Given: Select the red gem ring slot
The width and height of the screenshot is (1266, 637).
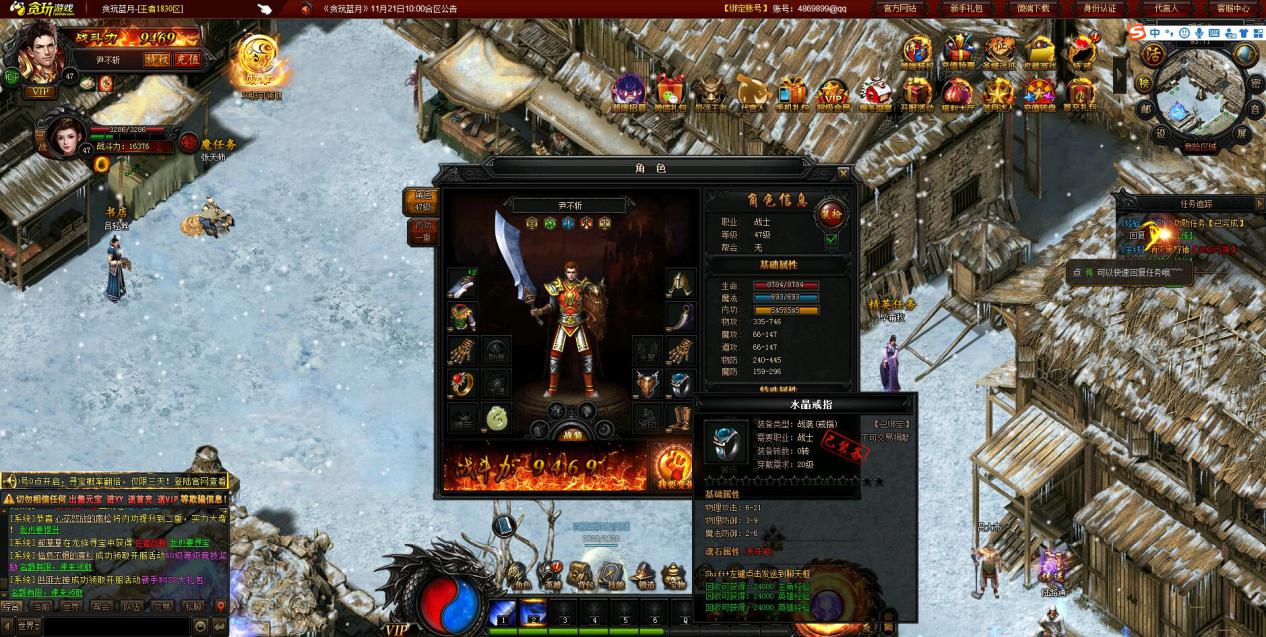Looking at the screenshot, I should pyautogui.click(x=461, y=384).
